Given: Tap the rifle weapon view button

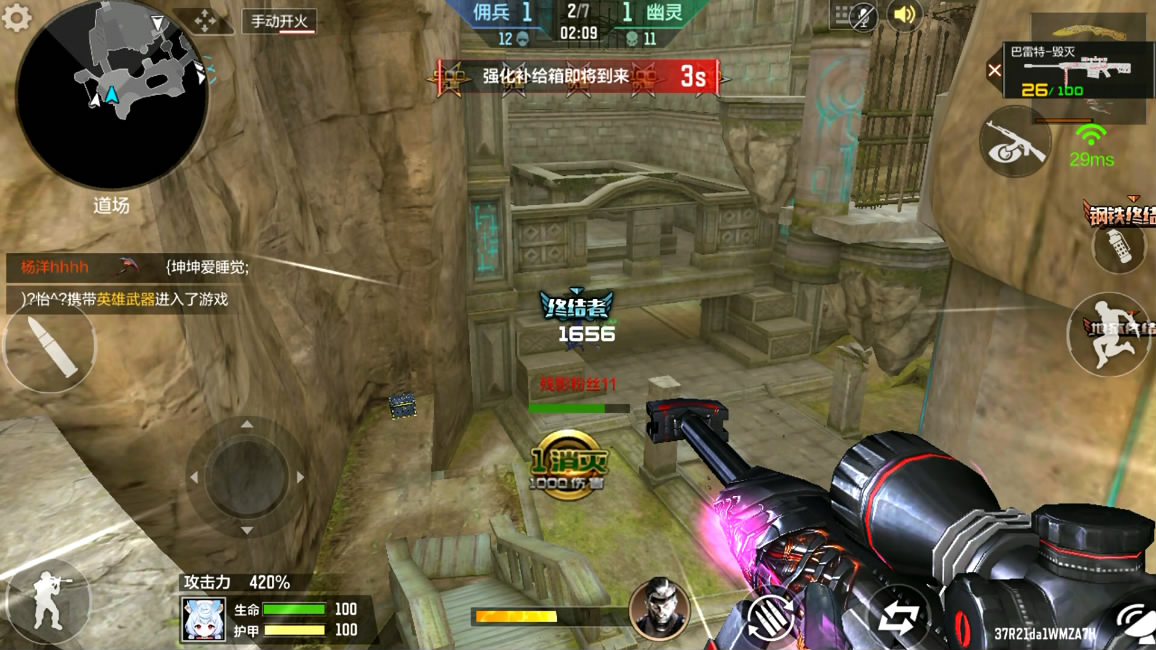Looking at the screenshot, I should (x=1015, y=142).
